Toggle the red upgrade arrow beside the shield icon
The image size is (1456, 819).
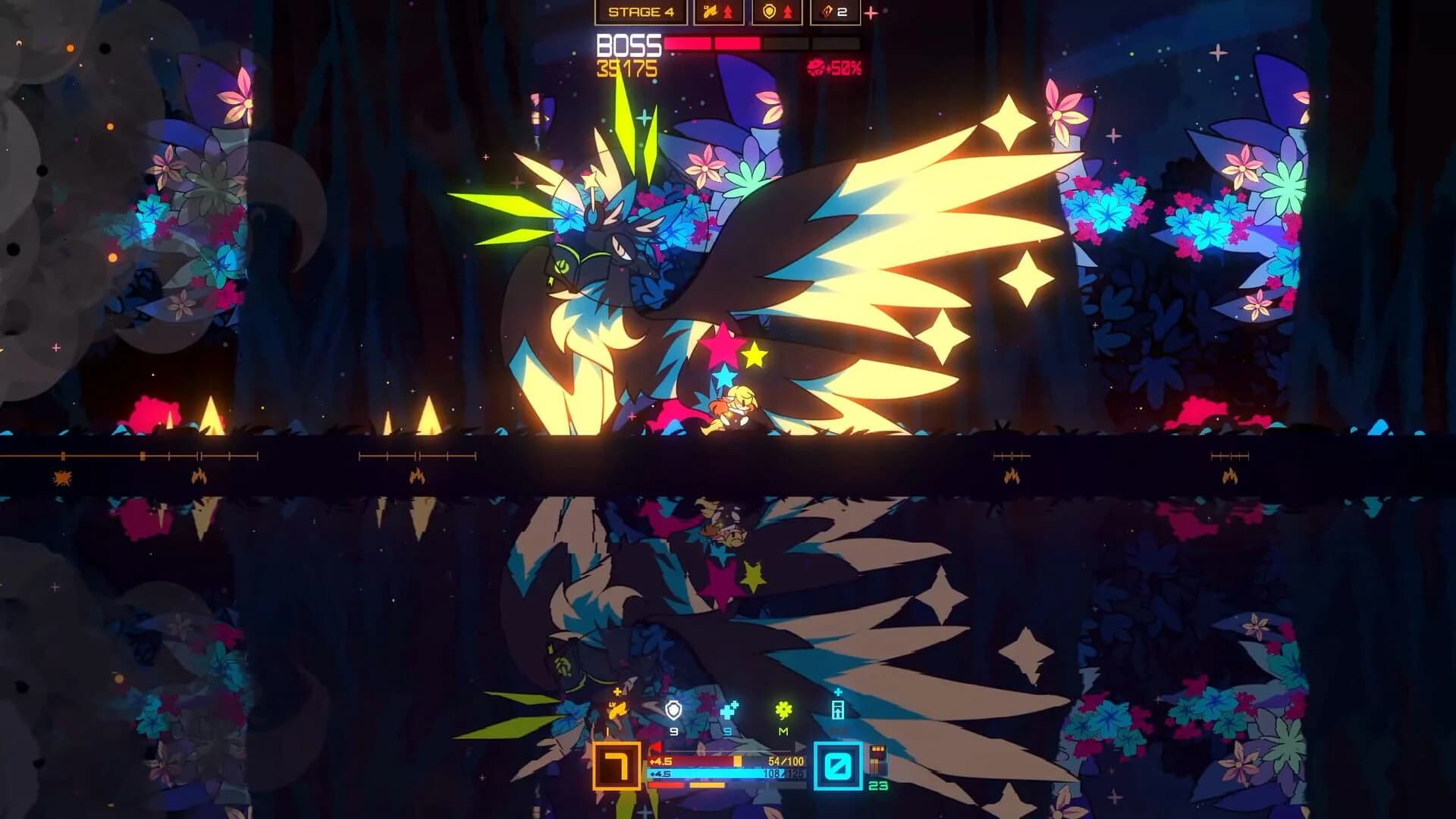789,11
